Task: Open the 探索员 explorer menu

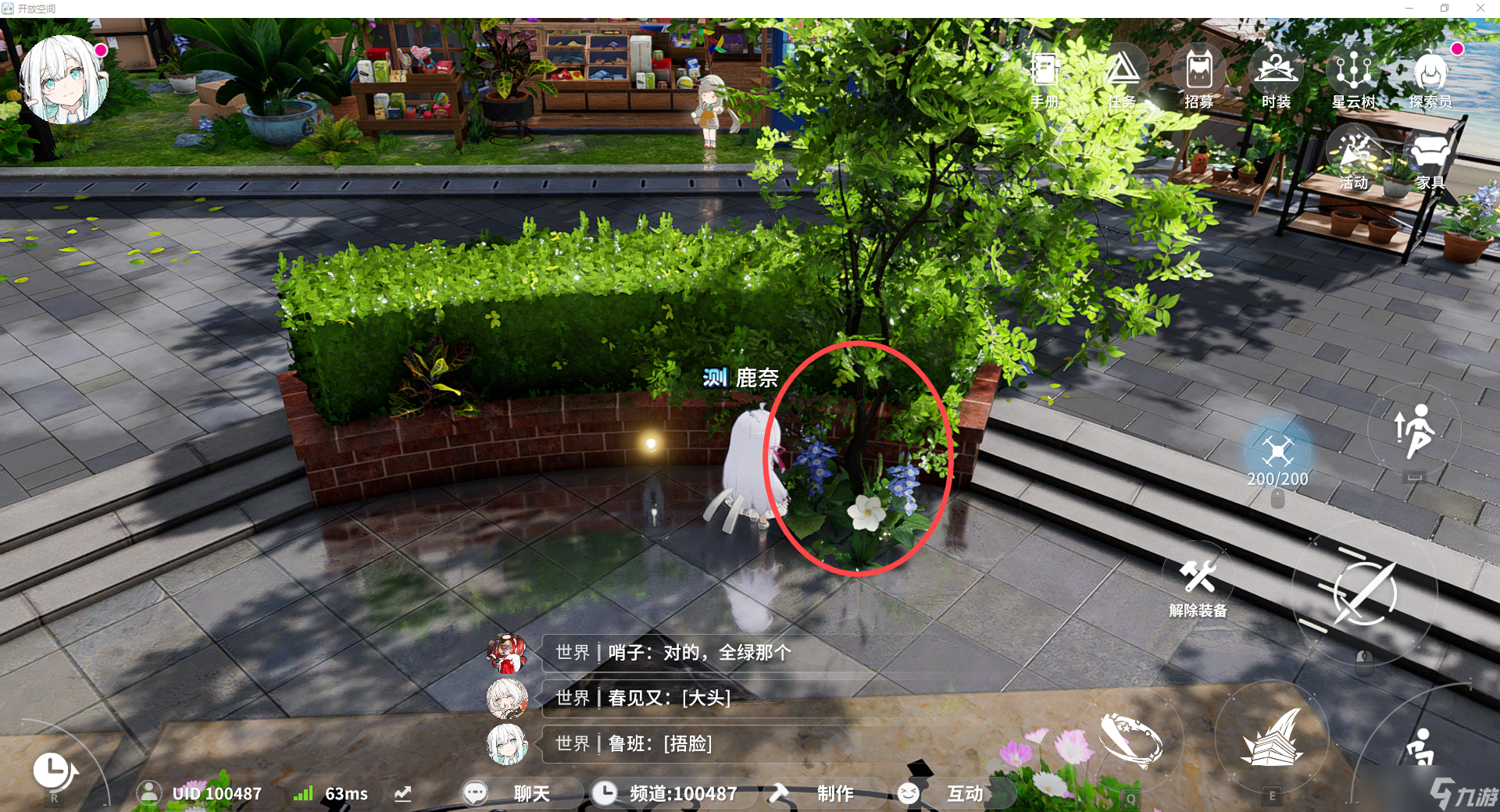Action: pyautogui.click(x=1430, y=77)
